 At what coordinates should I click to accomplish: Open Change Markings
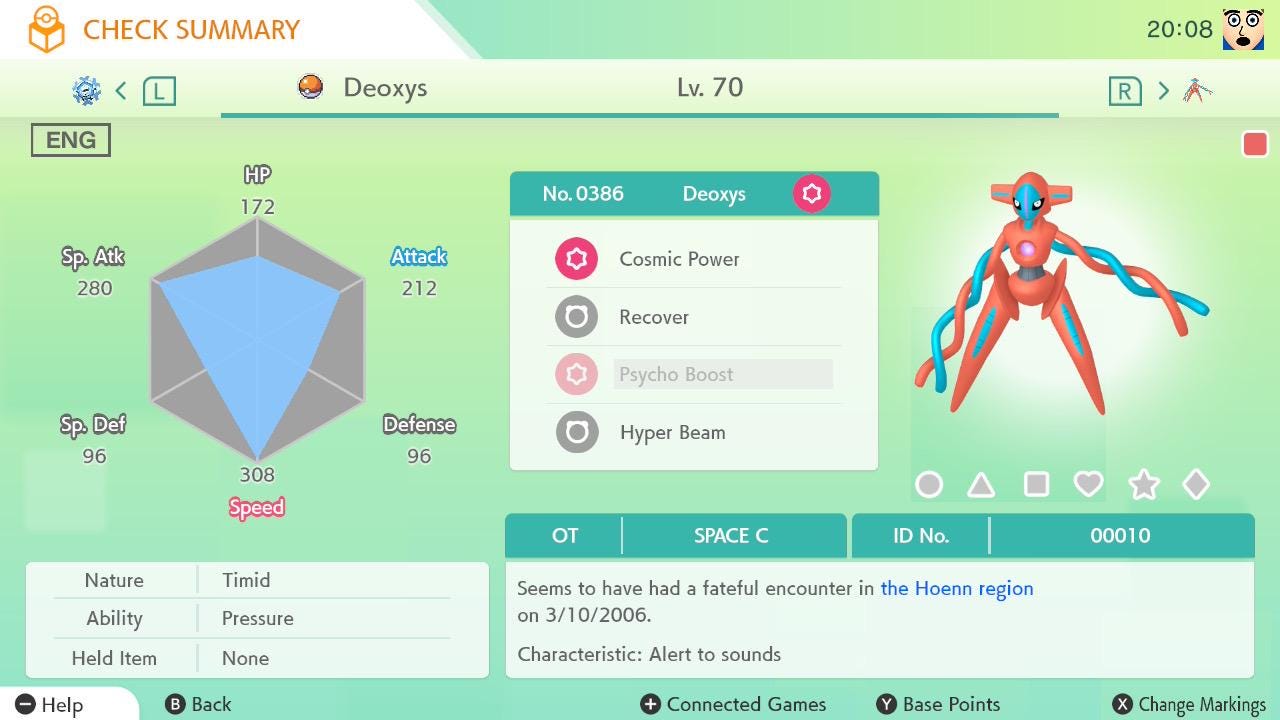click(x=1189, y=705)
